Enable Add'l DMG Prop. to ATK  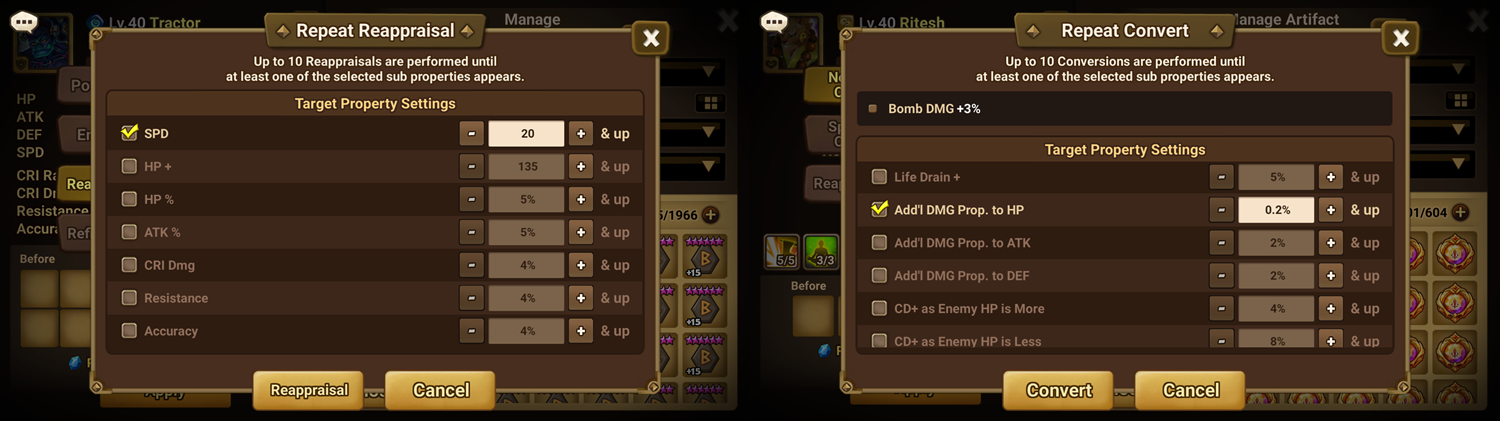click(x=879, y=243)
